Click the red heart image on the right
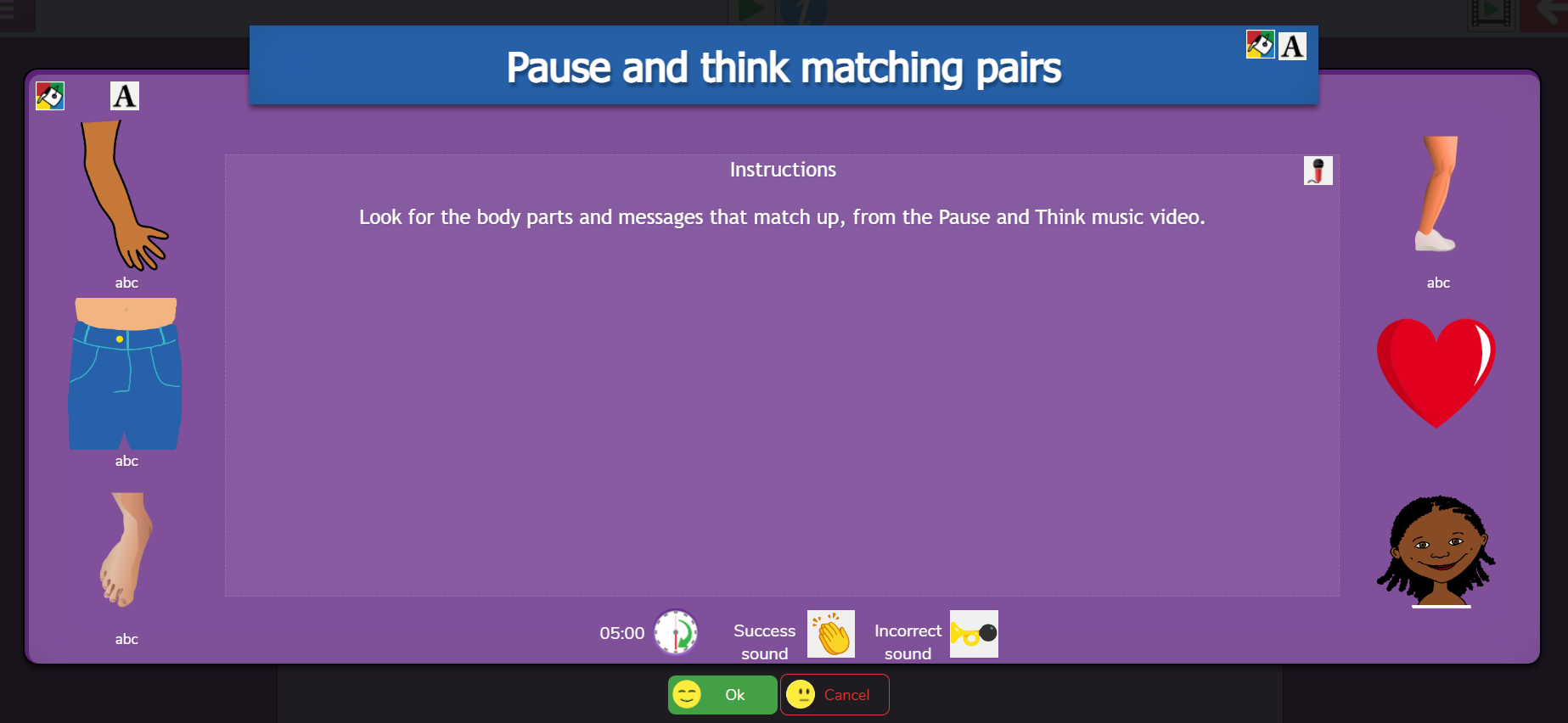 click(x=1436, y=372)
